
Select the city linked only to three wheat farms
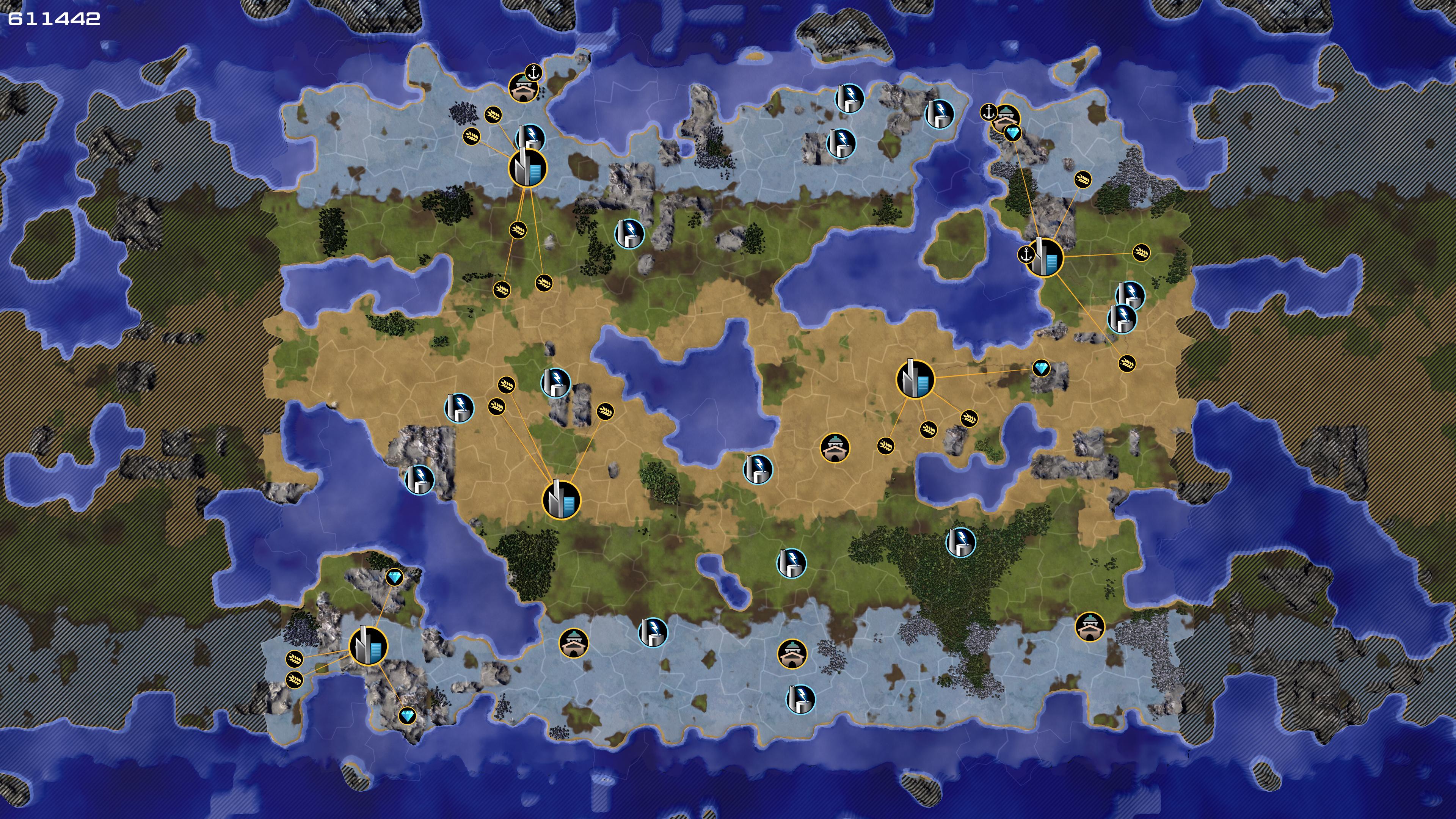click(561, 500)
